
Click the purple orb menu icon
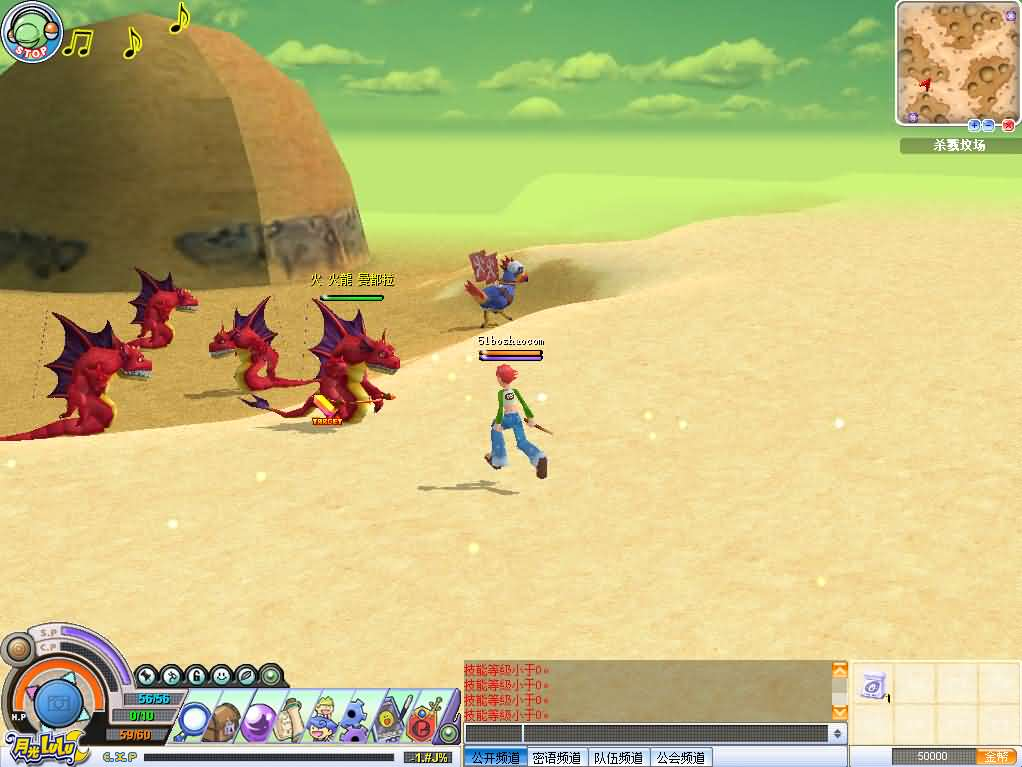pos(259,719)
